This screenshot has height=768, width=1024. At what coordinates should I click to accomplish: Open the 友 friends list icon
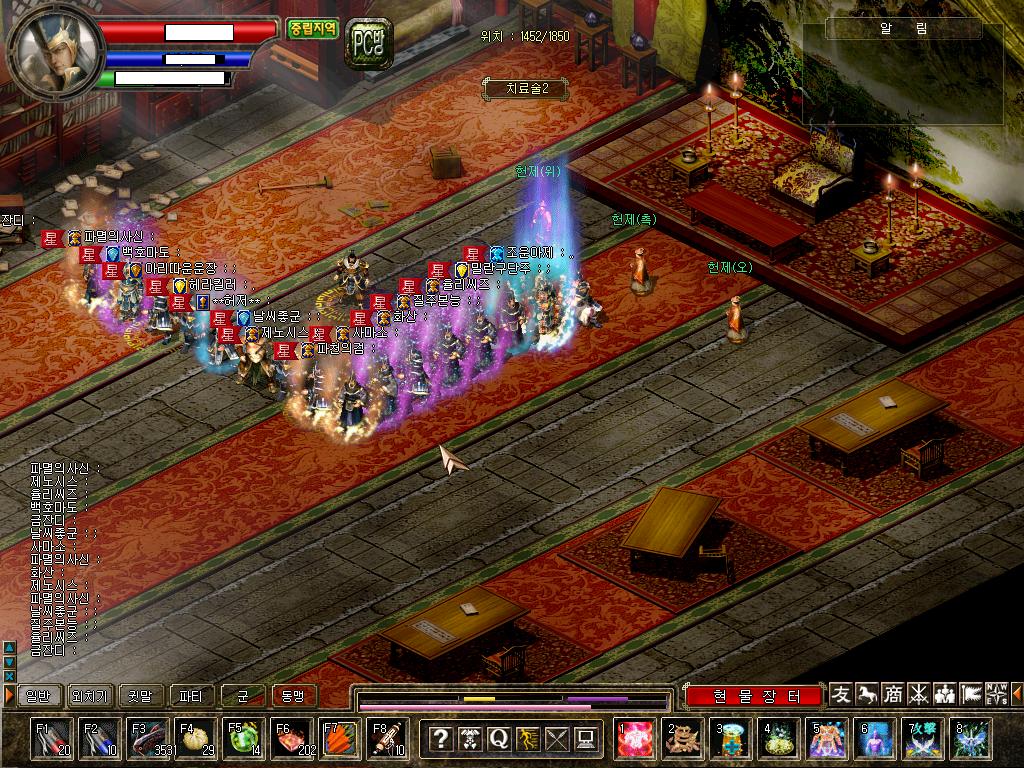coord(842,694)
